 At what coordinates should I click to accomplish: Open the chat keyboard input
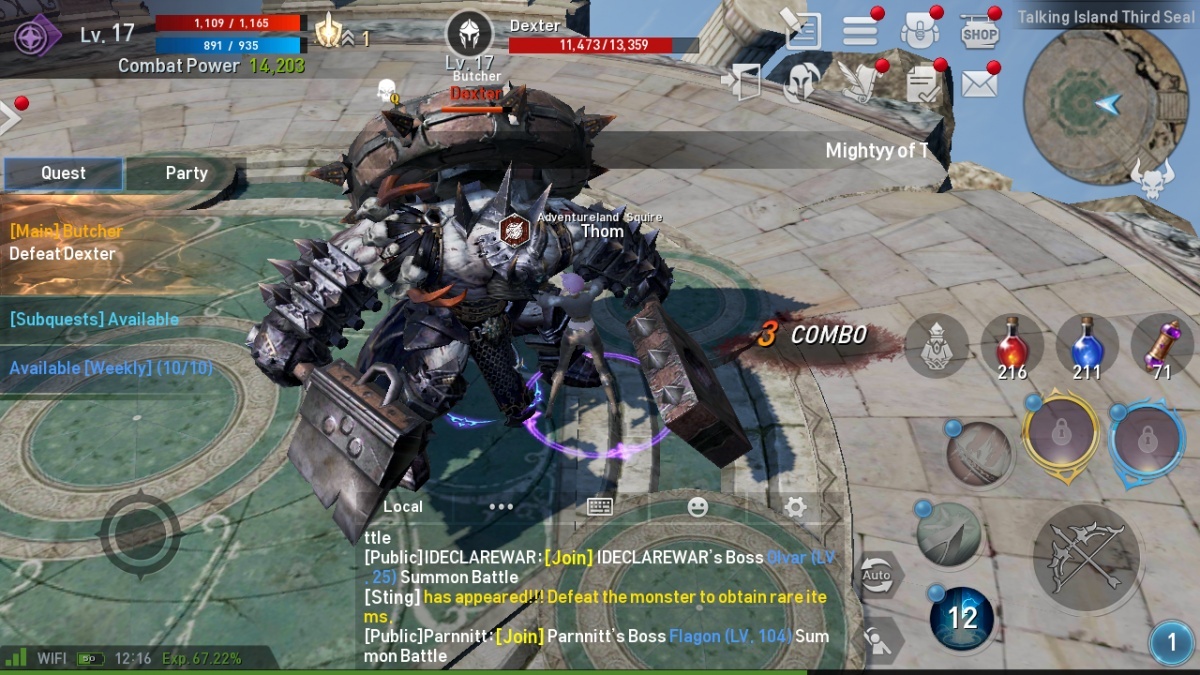click(x=599, y=506)
